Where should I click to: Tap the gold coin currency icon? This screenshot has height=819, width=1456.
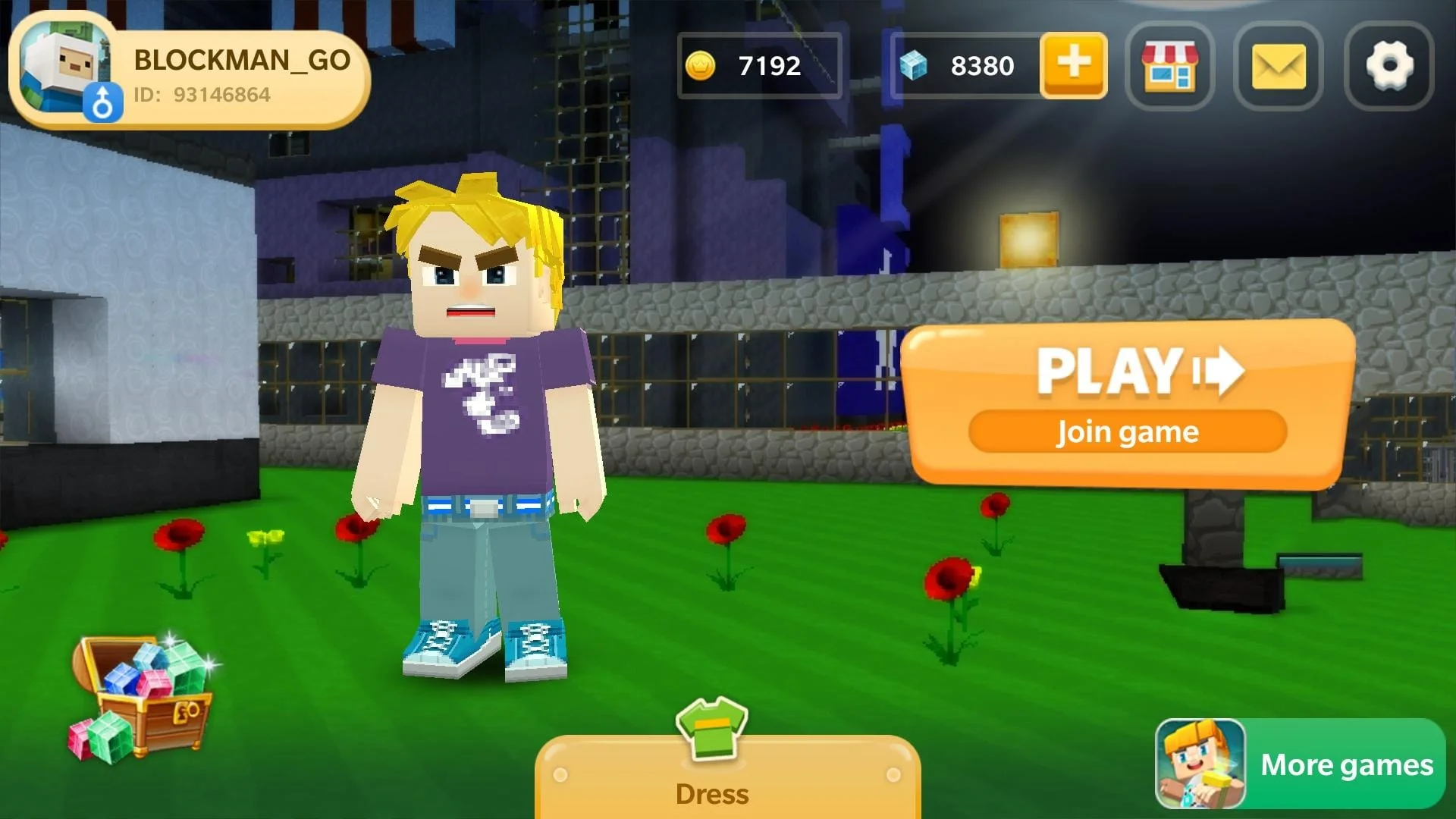(x=701, y=67)
